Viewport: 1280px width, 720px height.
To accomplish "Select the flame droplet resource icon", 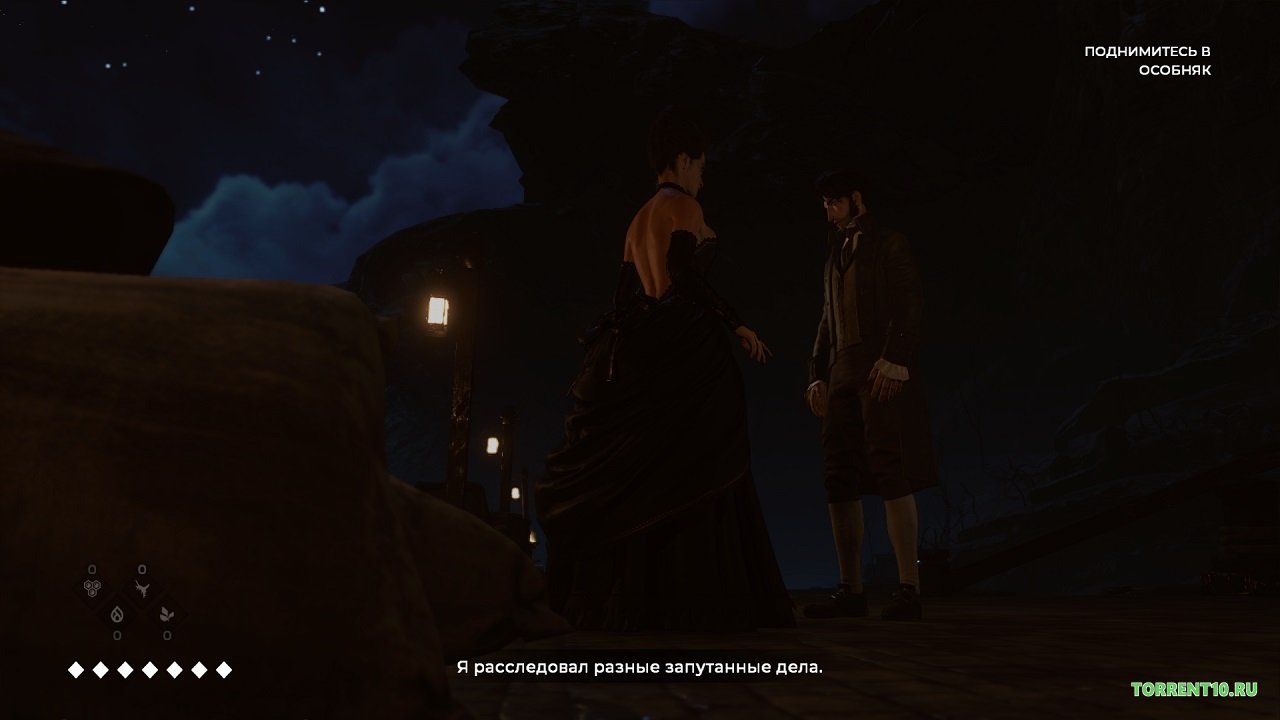I will tap(117, 612).
